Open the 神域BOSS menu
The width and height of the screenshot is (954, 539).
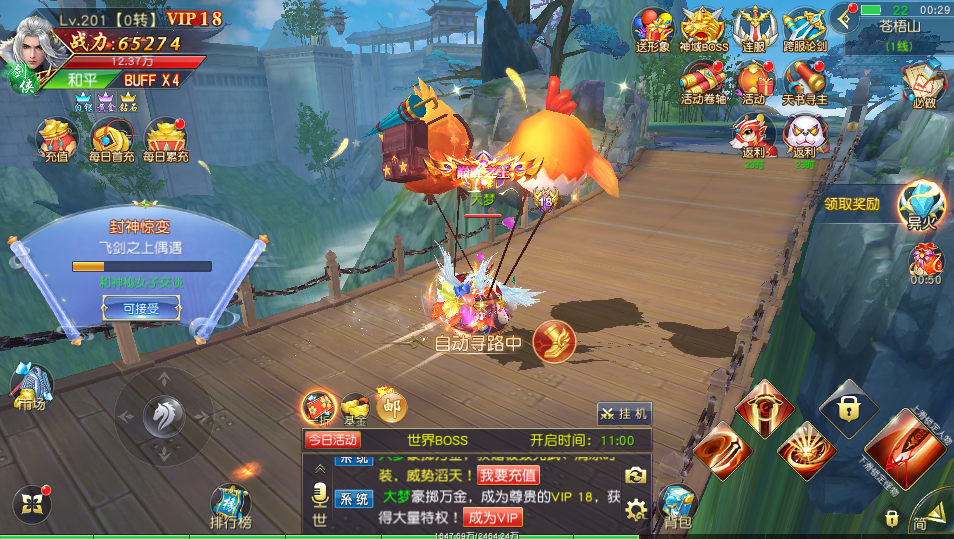point(703,29)
